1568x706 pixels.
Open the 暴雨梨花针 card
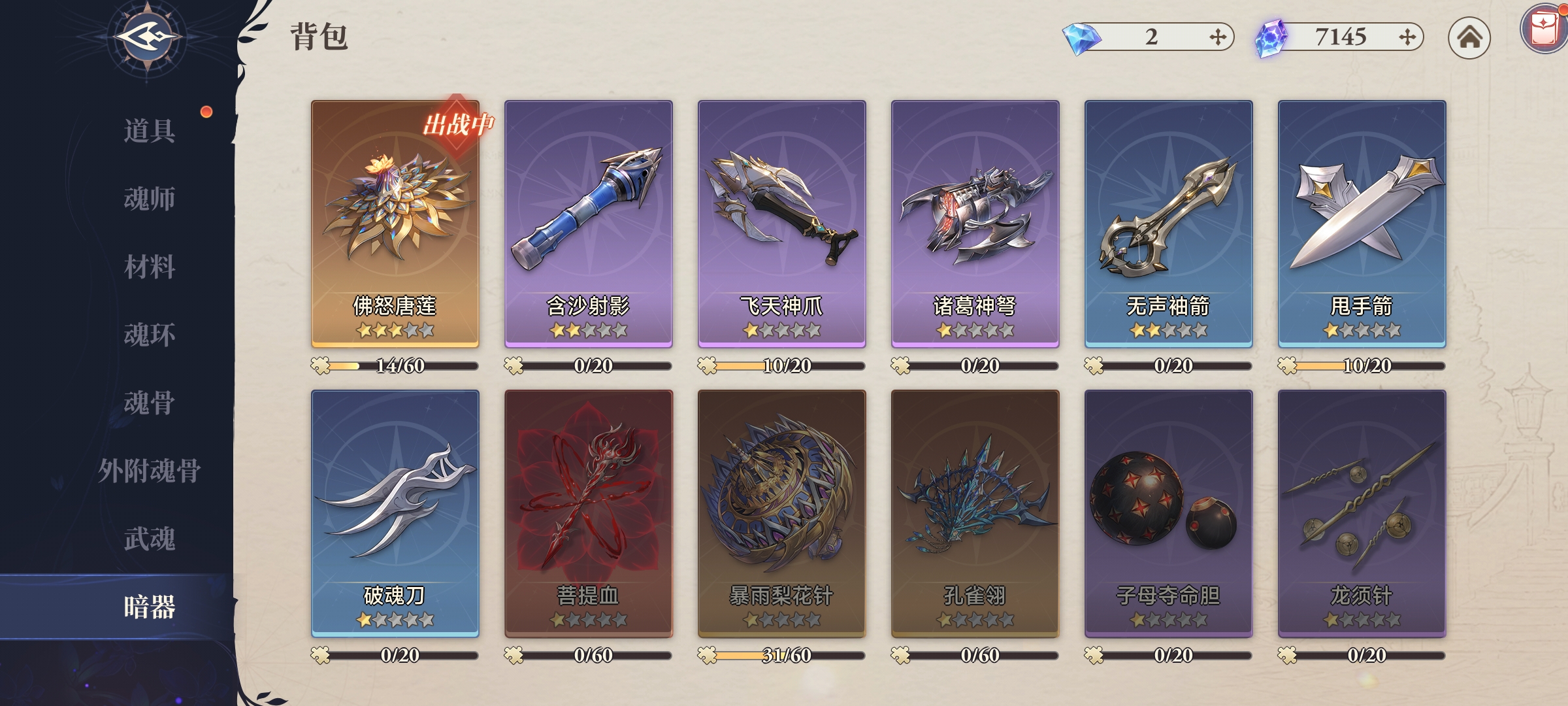click(x=781, y=513)
